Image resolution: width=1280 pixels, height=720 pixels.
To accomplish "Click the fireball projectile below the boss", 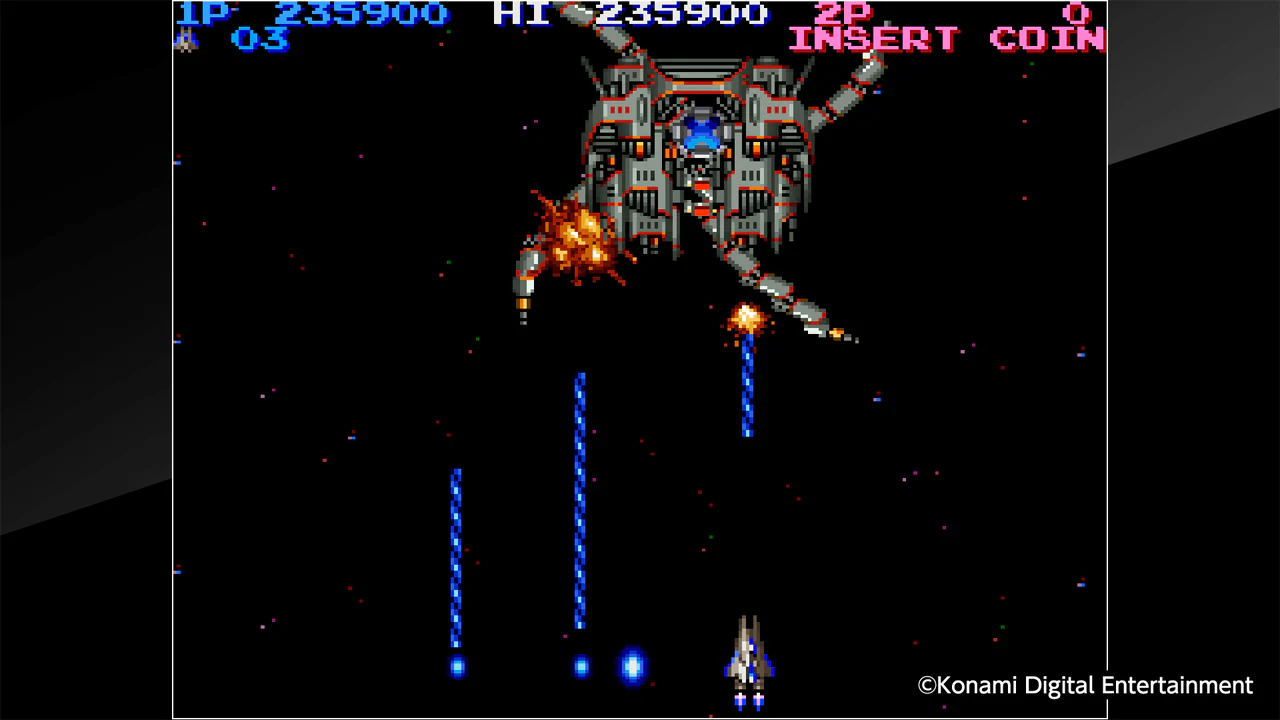I will pyautogui.click(x=745, y=318).
